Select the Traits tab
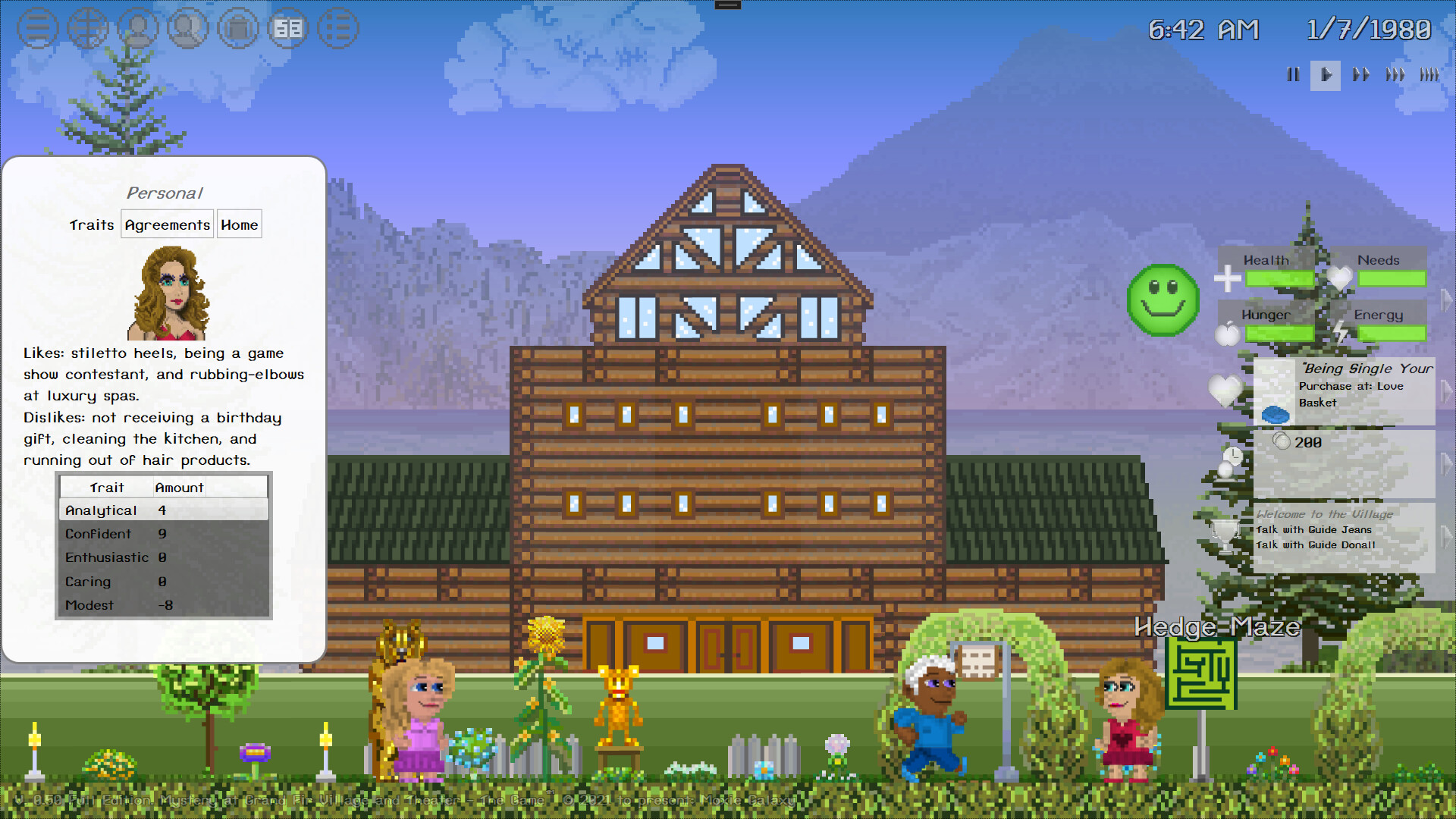Viewport: 1456px width, 819px height. click(91, 224)
